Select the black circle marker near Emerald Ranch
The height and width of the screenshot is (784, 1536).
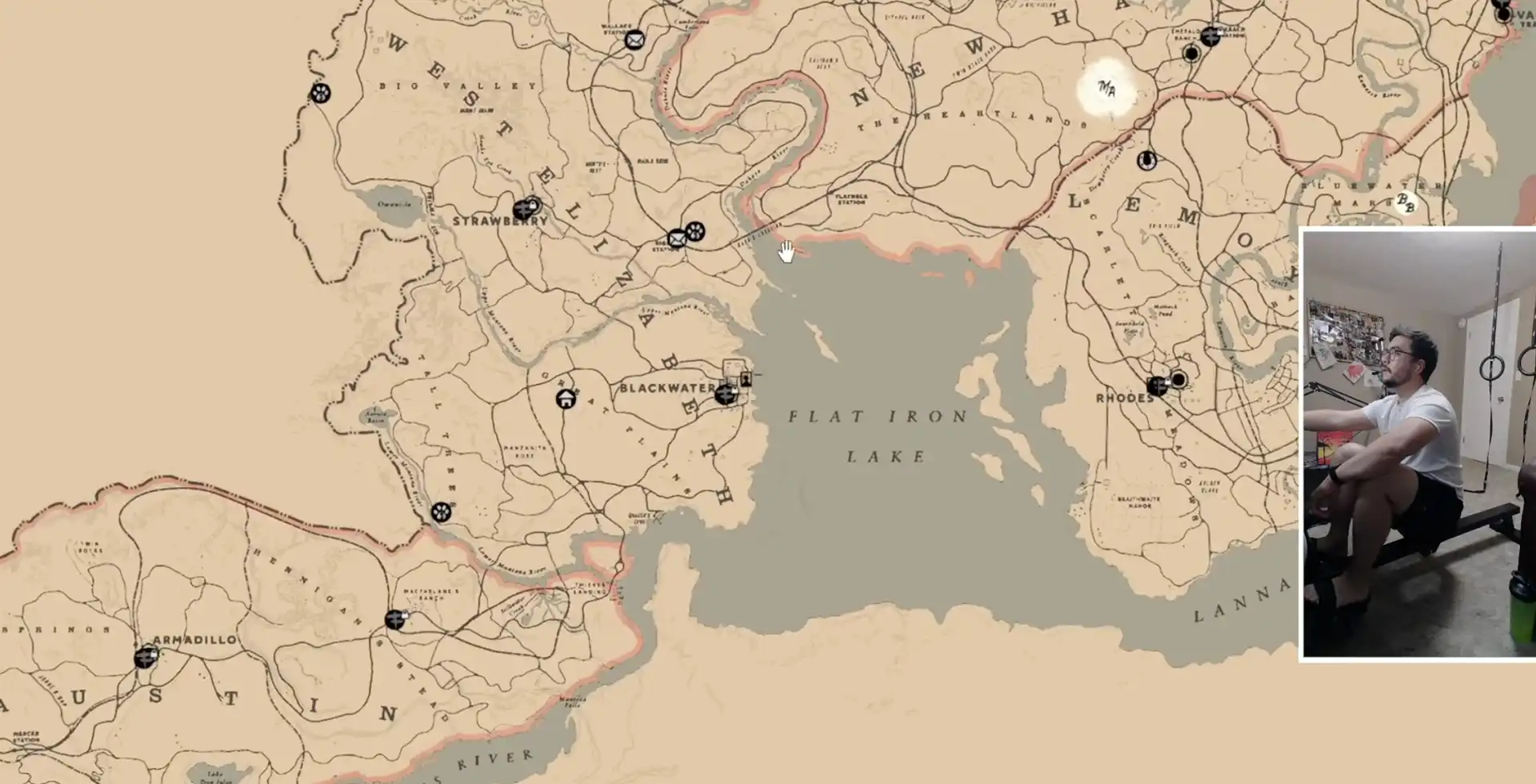(x=1190, y=54)
